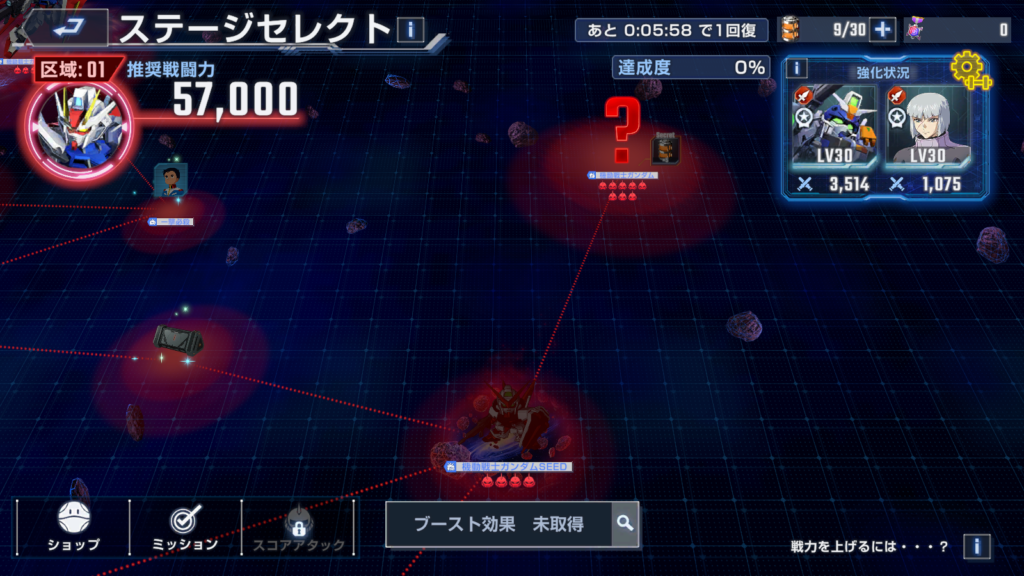Screen dimensions: 1024x576
Task: Select the locked スコアアタック button
Action: coord(298,527)
